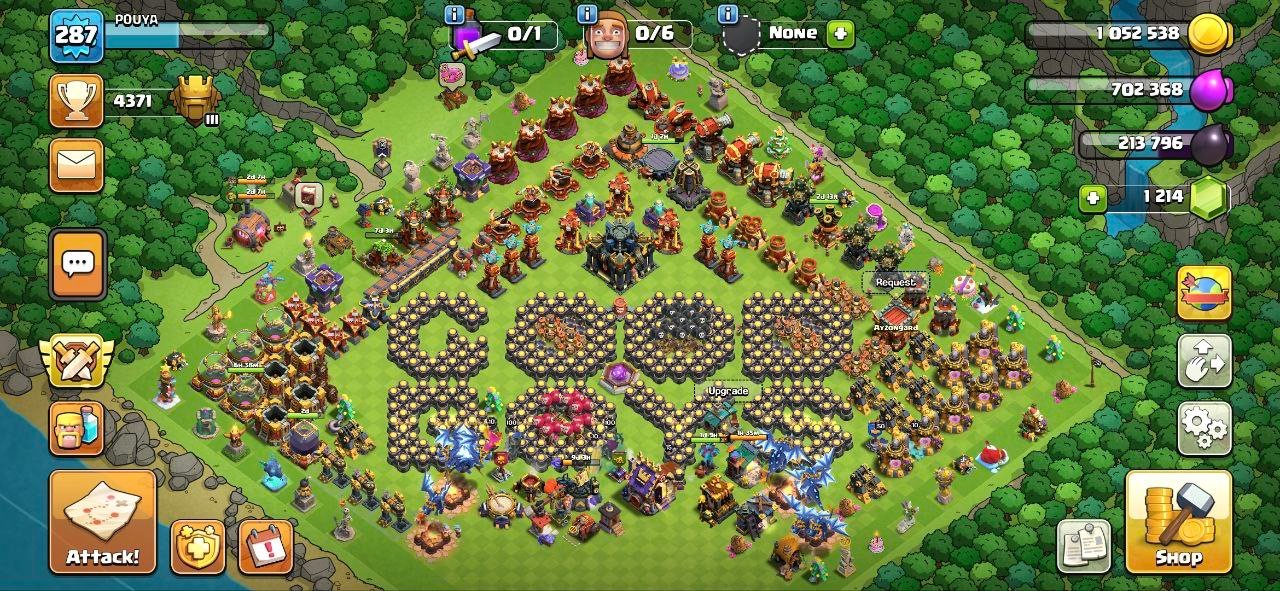
Task: Open the notes checklist button
Action: (x=1084, y=547)
